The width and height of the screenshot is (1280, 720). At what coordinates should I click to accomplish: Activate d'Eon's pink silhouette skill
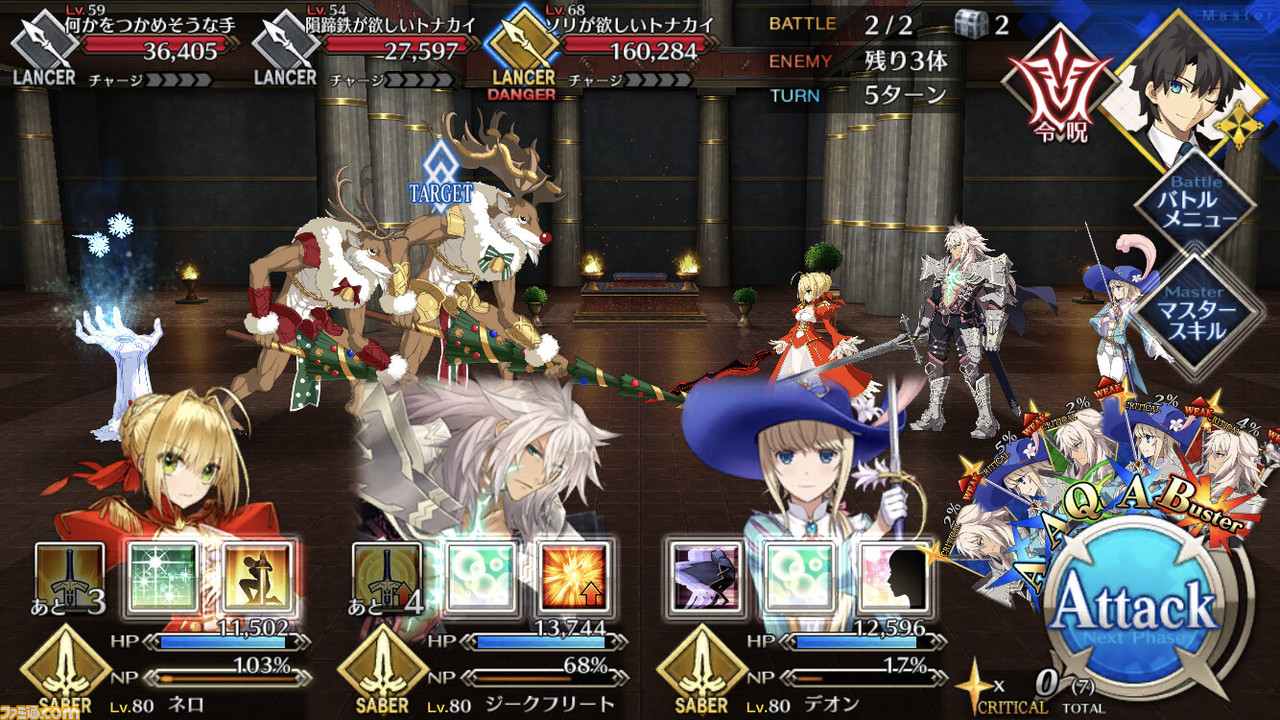[x=894, y=580]
